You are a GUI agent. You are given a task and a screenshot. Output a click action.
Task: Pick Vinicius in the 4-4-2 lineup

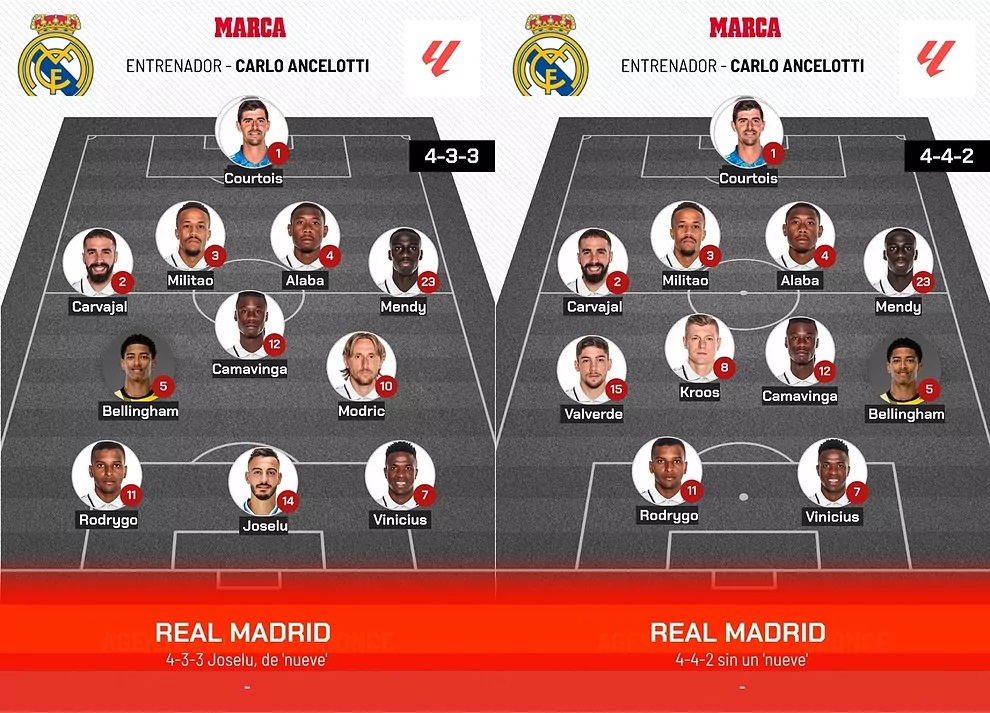832,473
